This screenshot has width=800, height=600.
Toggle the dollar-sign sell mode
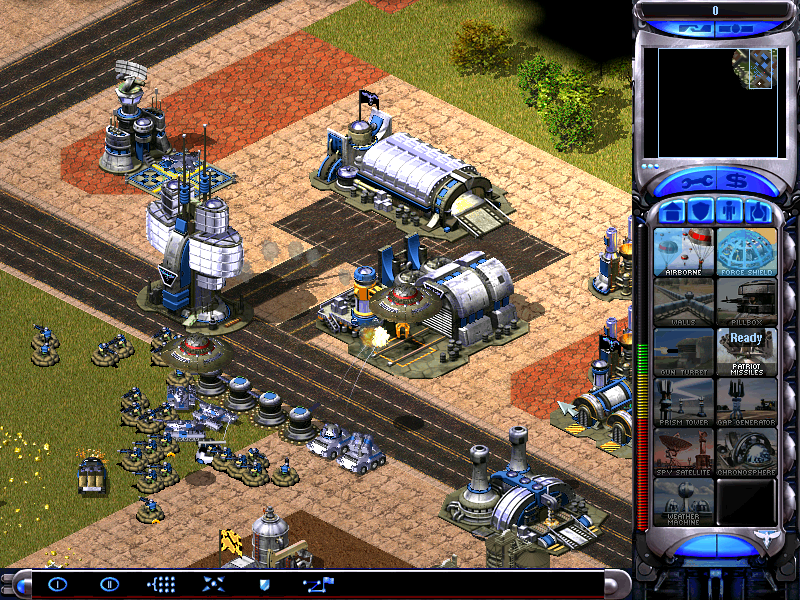(736, 183)
